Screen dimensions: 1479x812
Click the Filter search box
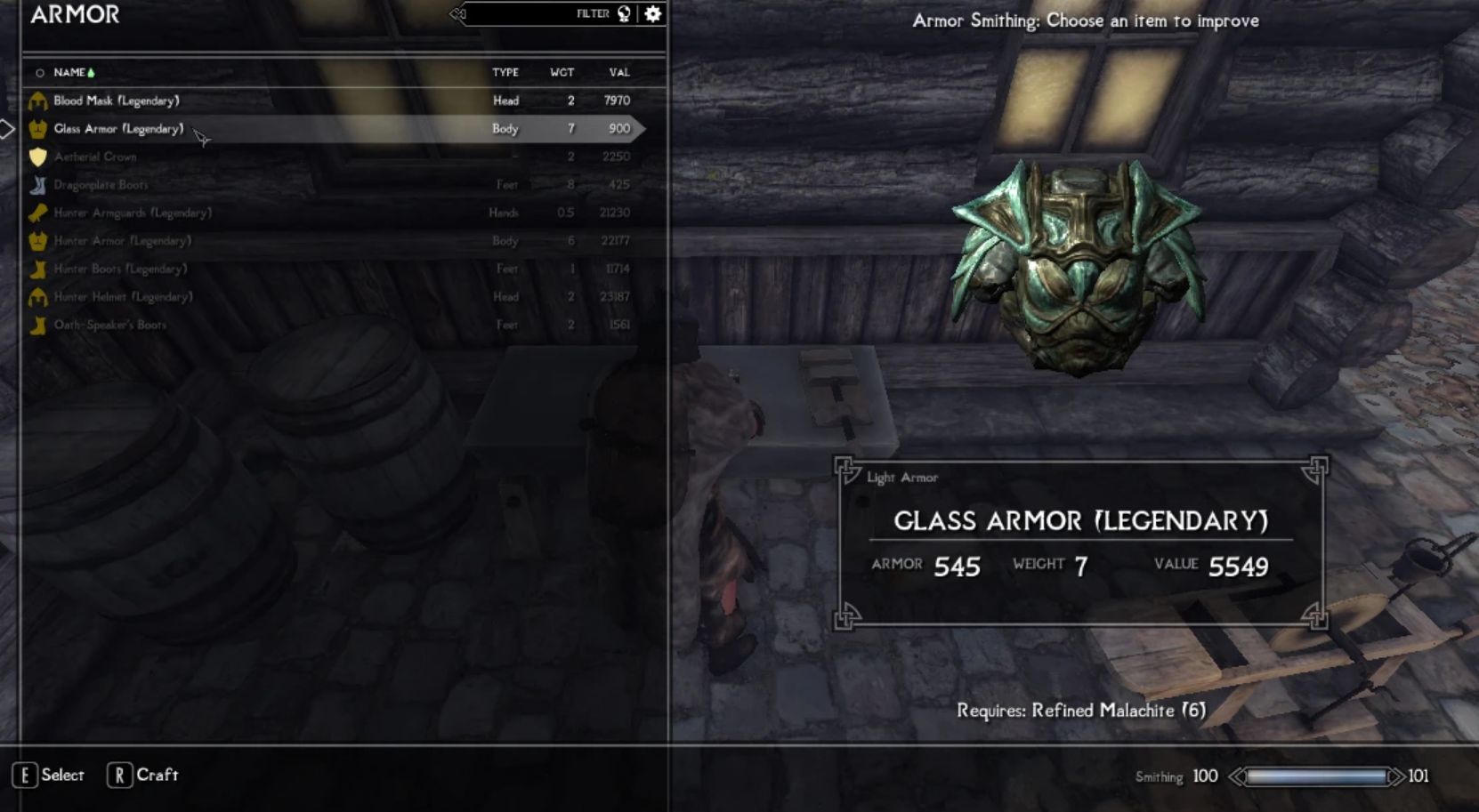[534, 13]
